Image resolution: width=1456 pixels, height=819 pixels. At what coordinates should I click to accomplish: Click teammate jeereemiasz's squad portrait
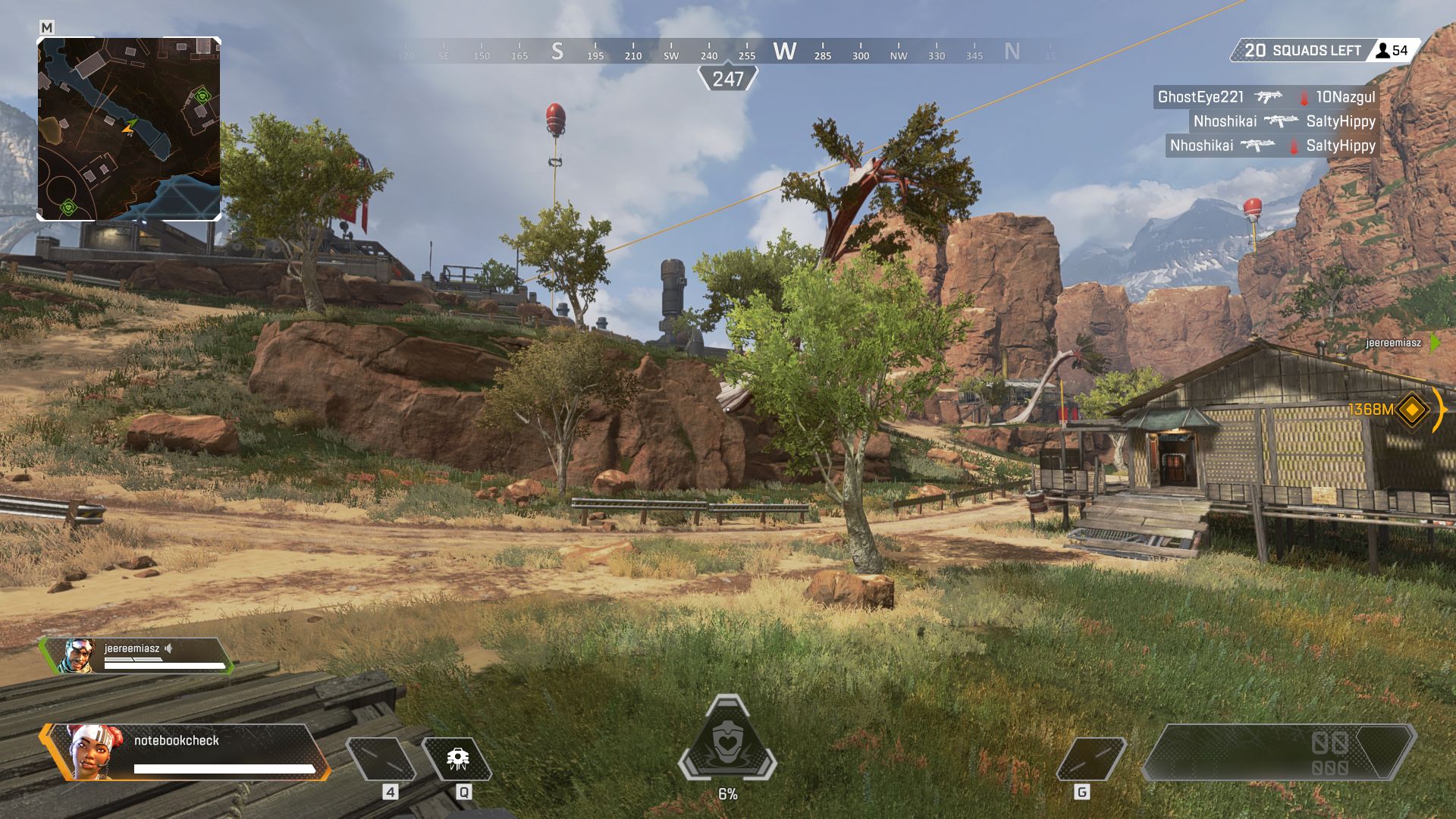click(x=77, y=656)
